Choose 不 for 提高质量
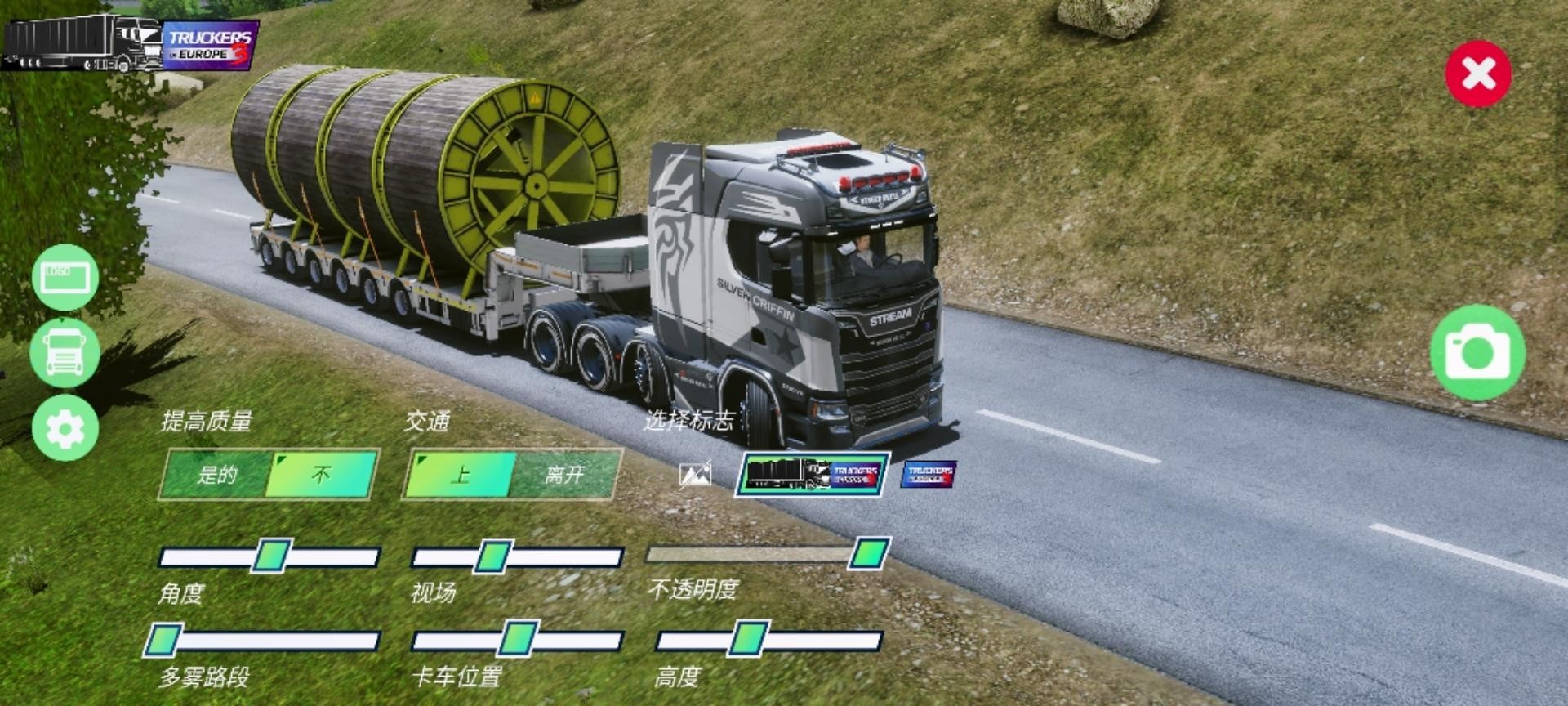This screenshot has width=1568, height=706. tap(322, 475)
